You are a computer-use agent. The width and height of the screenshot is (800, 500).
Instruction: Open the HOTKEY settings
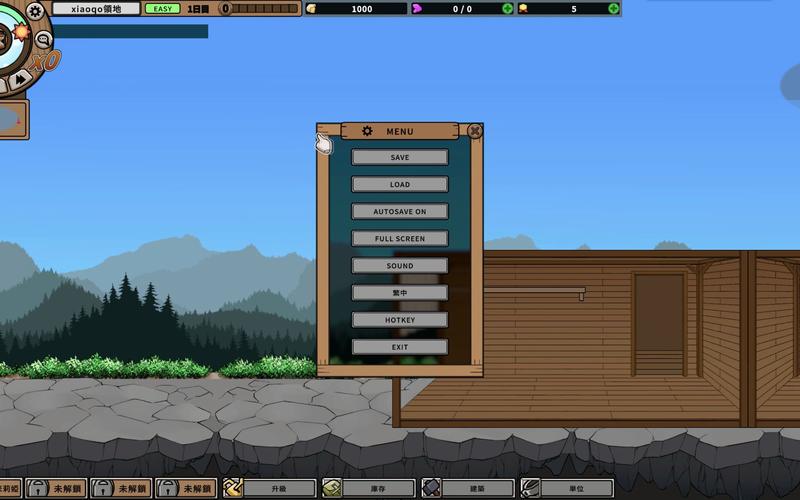(x=400, y=319)
